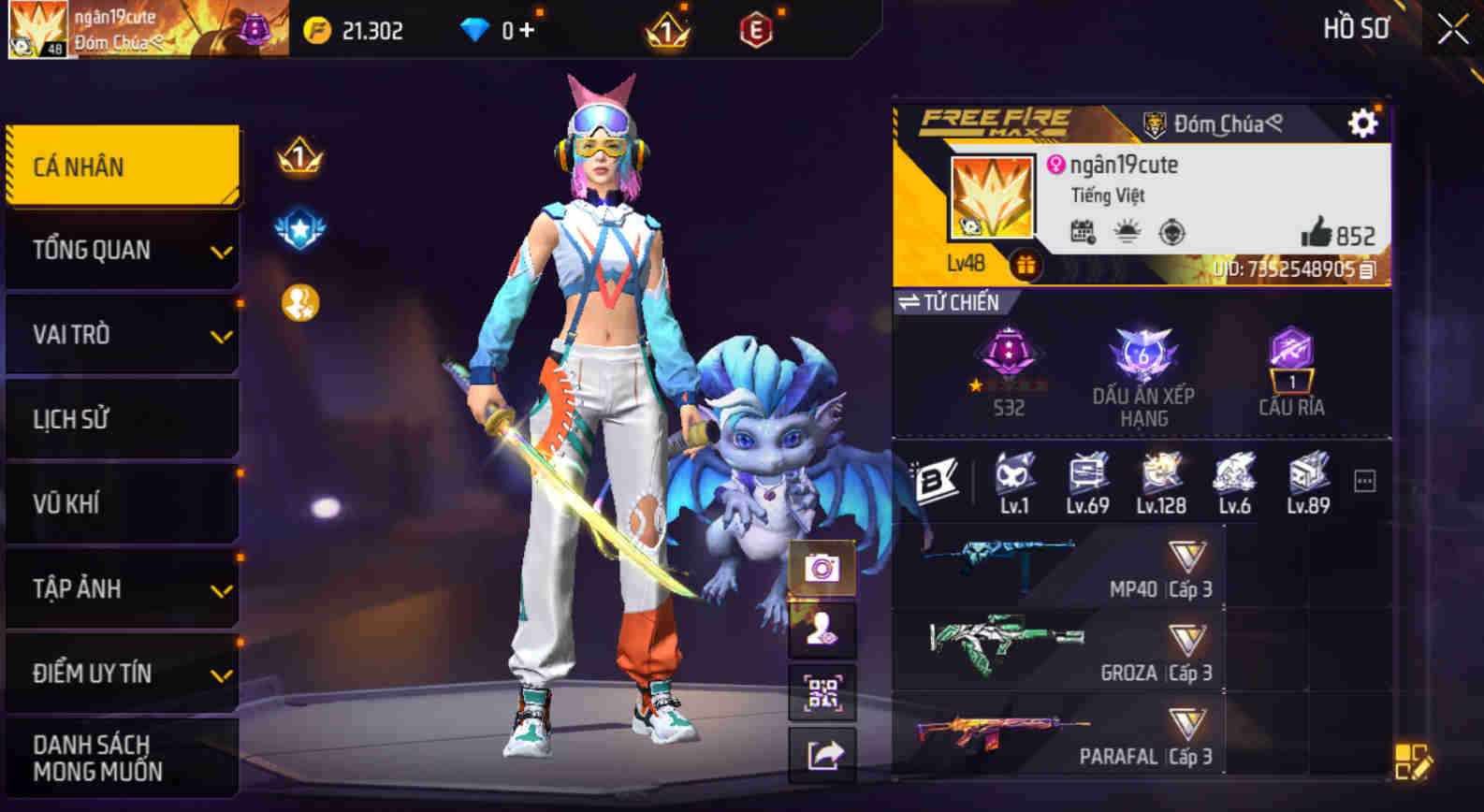Tap the share profile icon
Viewport: 1484px width, 812px height.
[x=821, y=751]
